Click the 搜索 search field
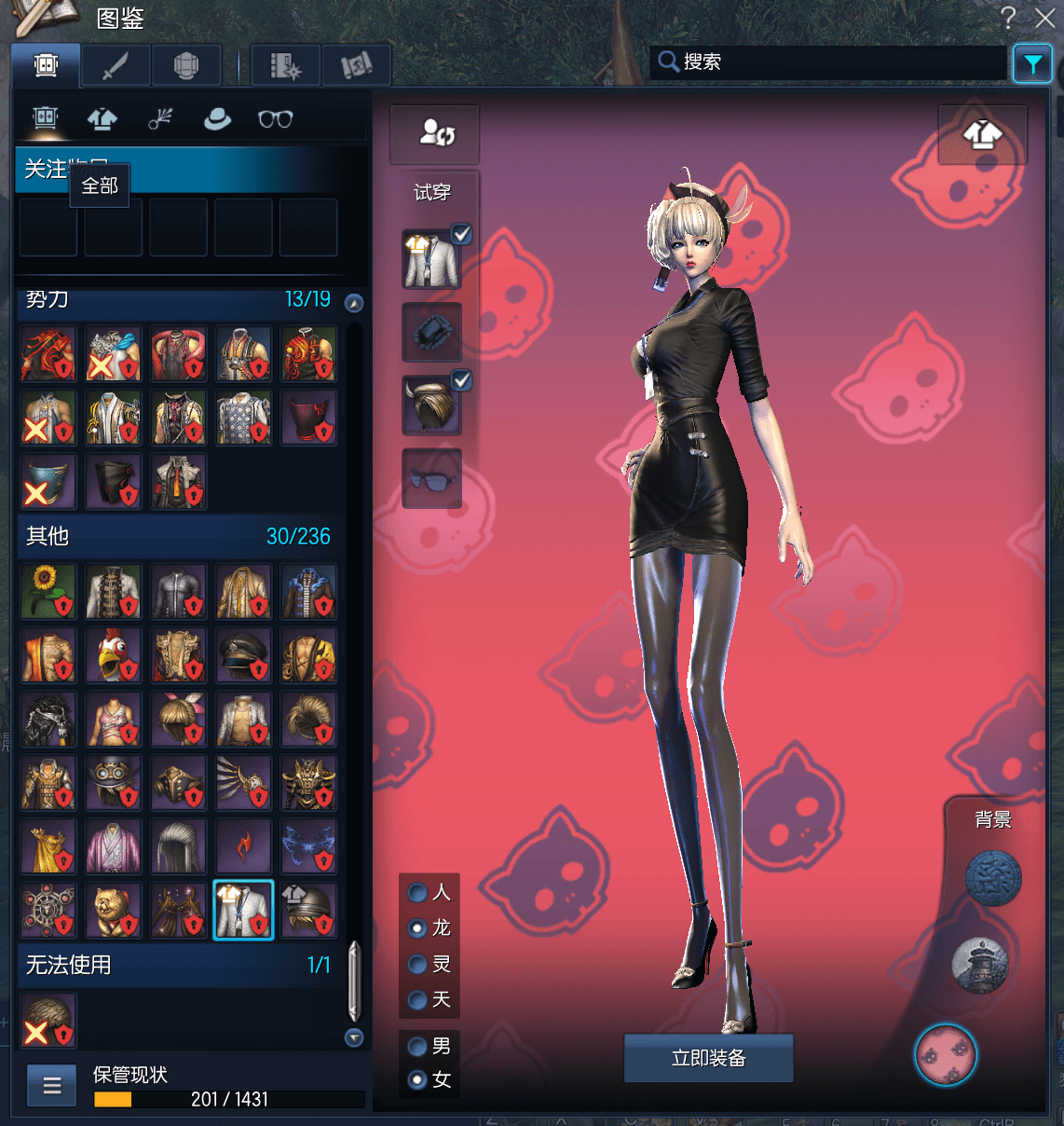Screen dimensions: 1064x1126 (829, 62)
